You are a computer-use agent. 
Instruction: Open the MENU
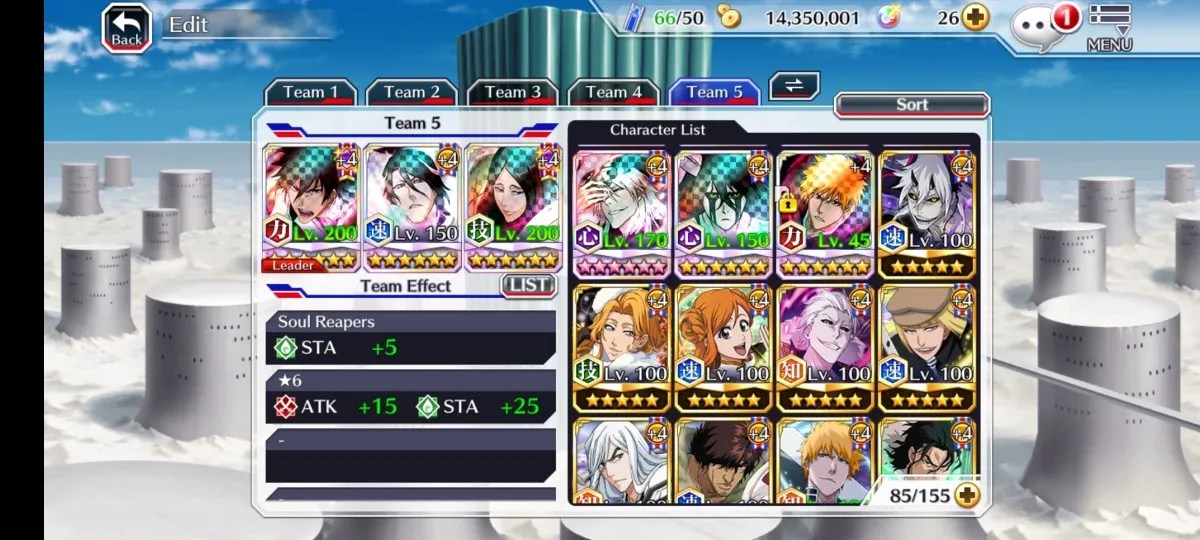click(1109, 28)
